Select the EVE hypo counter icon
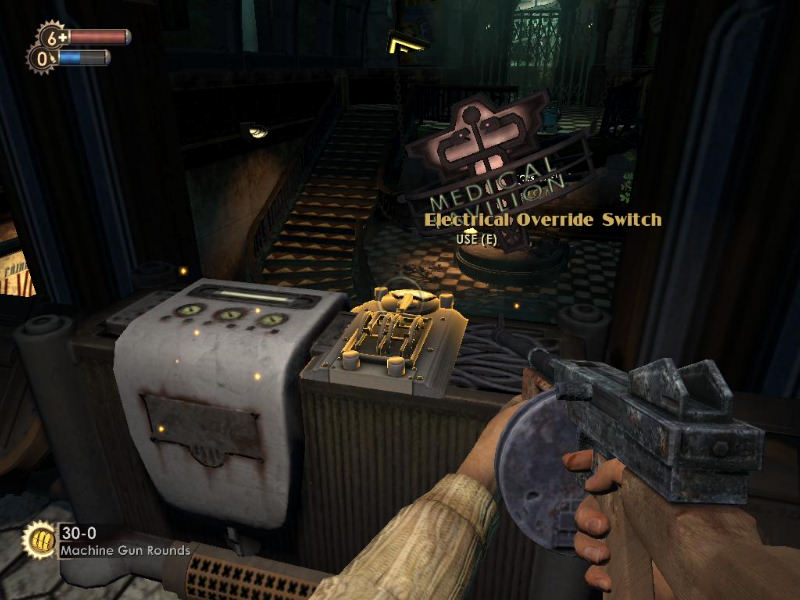 click(x=42, y=59)
